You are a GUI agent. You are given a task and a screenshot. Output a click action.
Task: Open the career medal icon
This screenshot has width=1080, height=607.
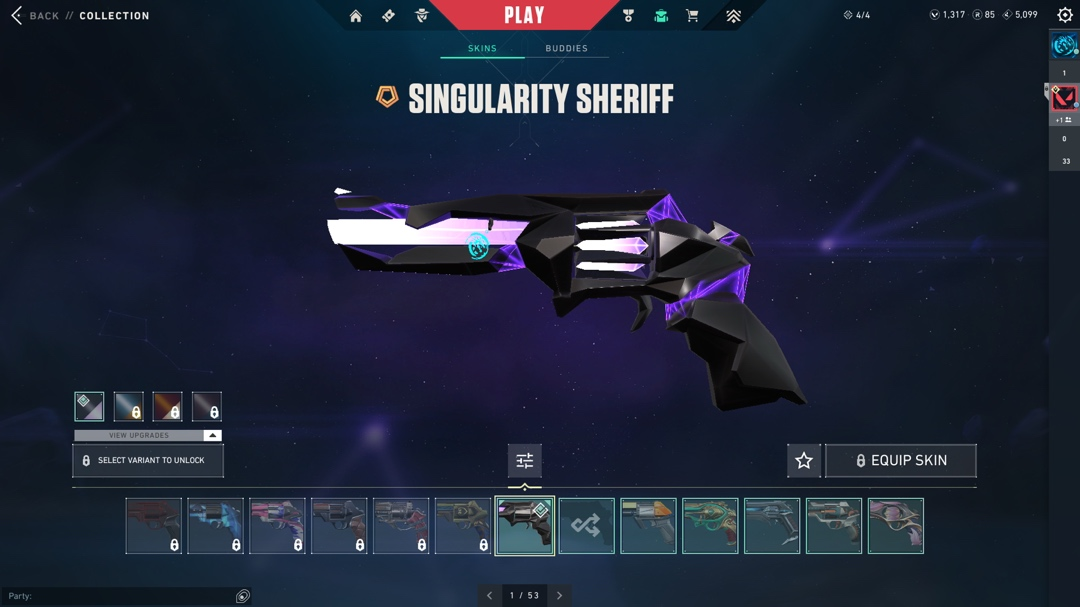(628, 16)
